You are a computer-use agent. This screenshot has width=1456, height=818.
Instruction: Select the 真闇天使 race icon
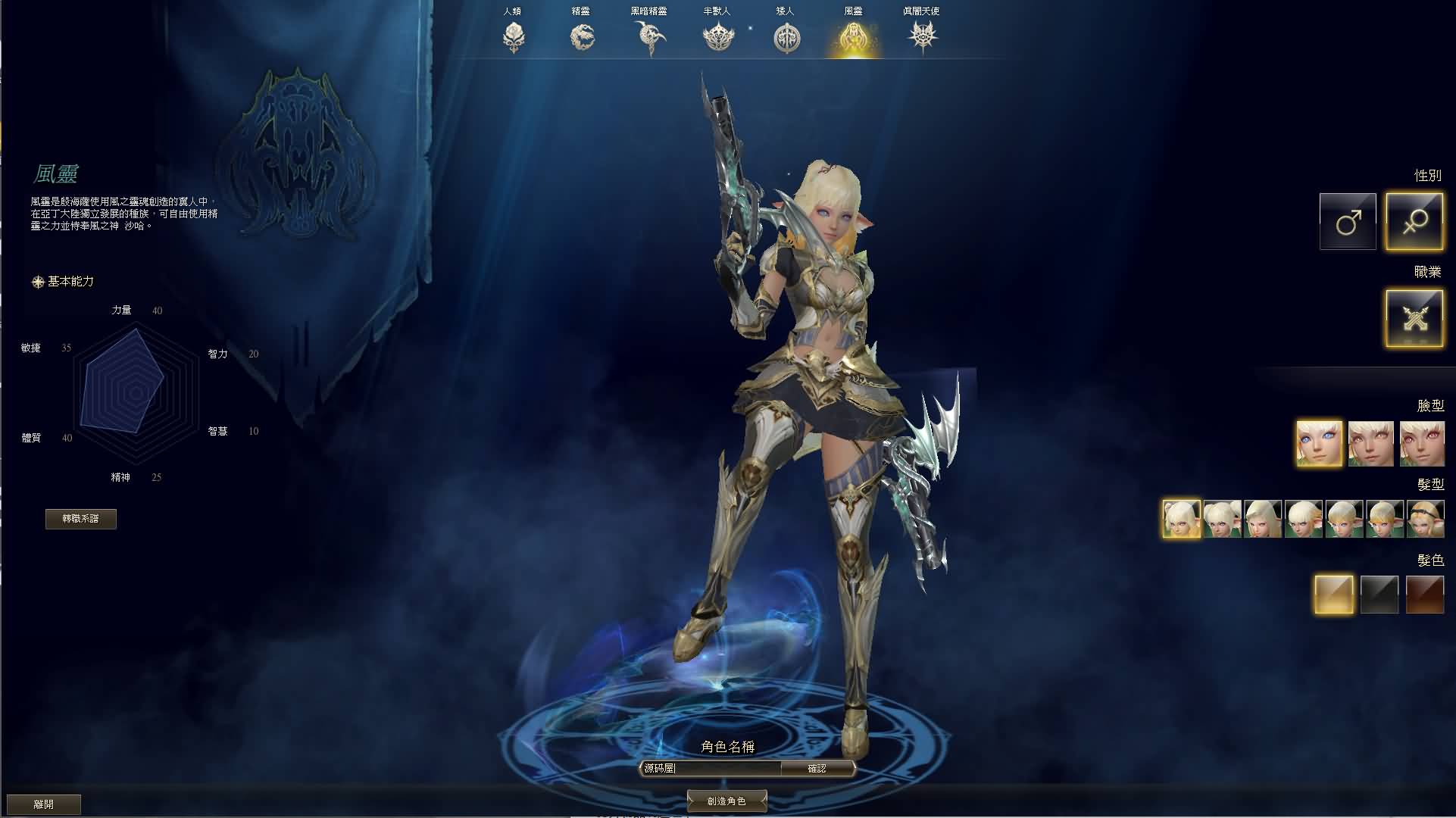click(x=923, y=36)
